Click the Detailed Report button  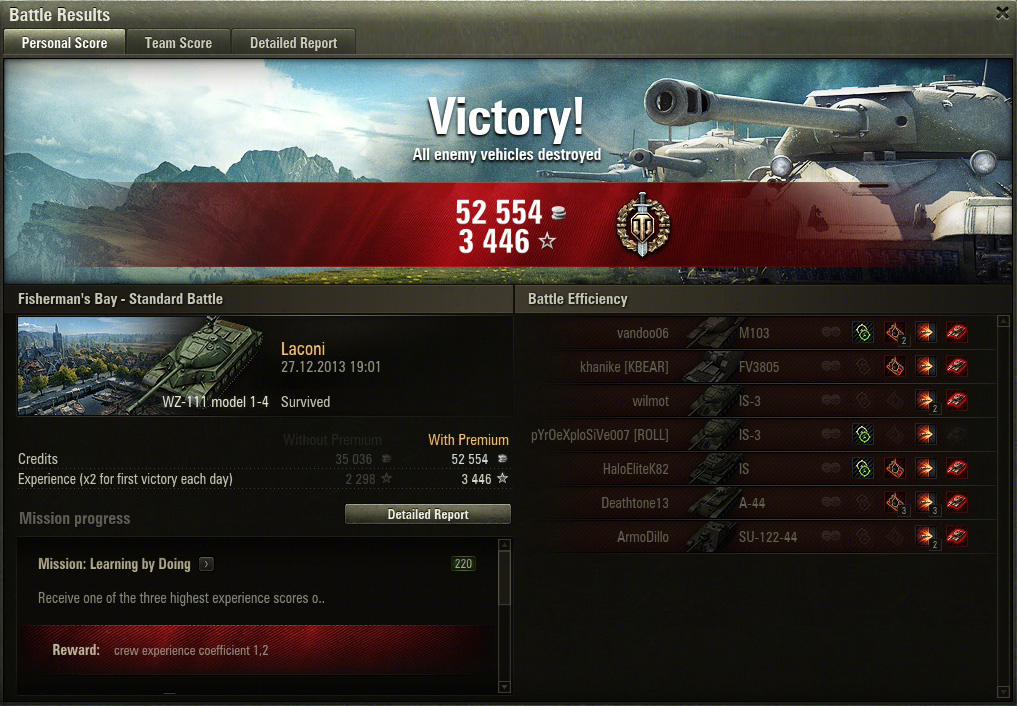(x=427, y=514)
